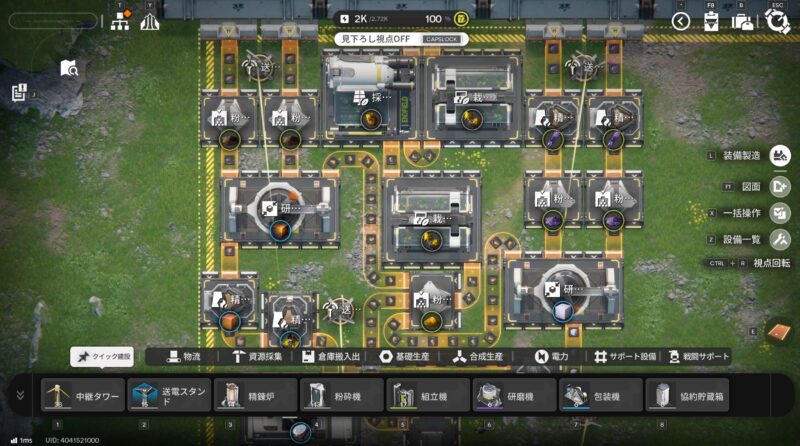Select 中継タワー from the build bar
Viewport: 800px width, 446px height.
click(83, 395)
